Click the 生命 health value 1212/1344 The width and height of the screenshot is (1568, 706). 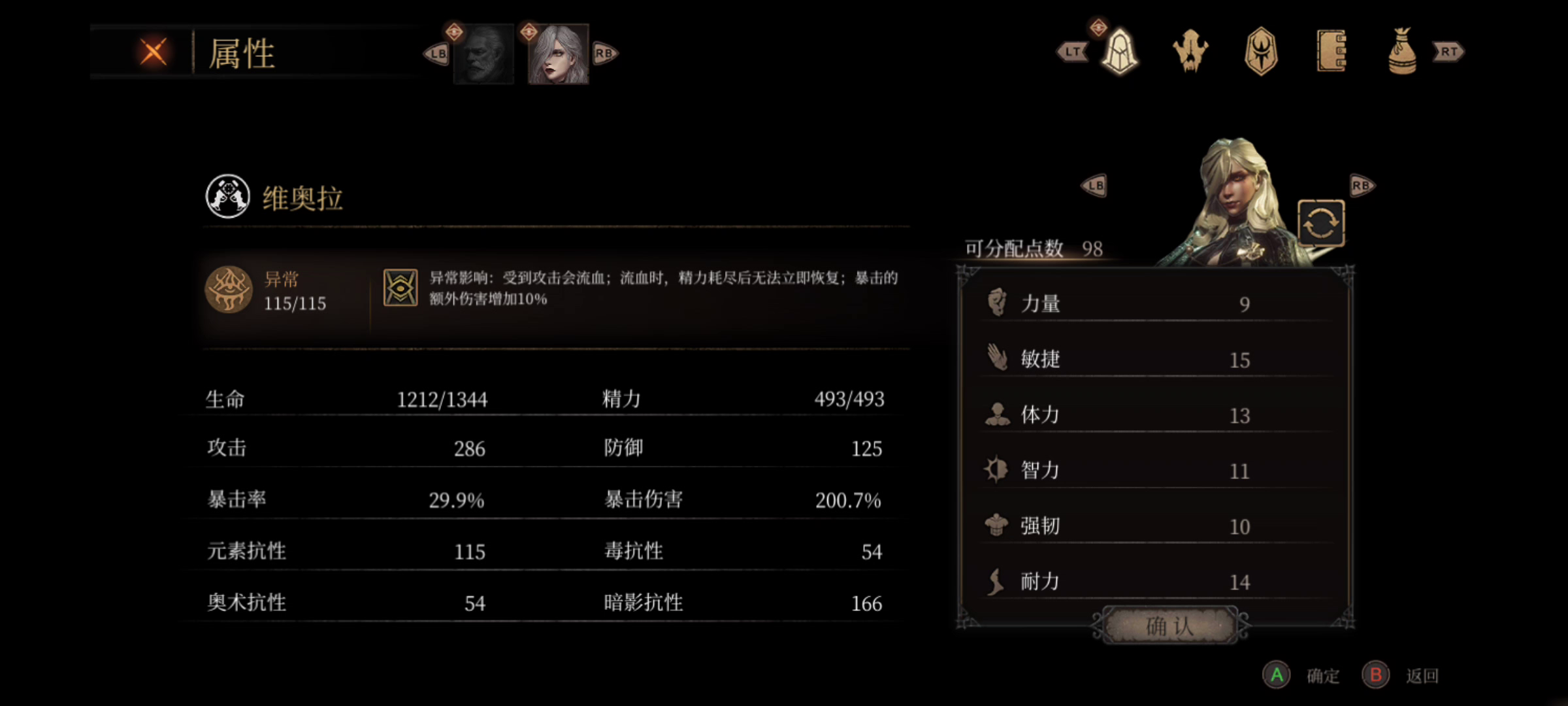tap(442, 398)
